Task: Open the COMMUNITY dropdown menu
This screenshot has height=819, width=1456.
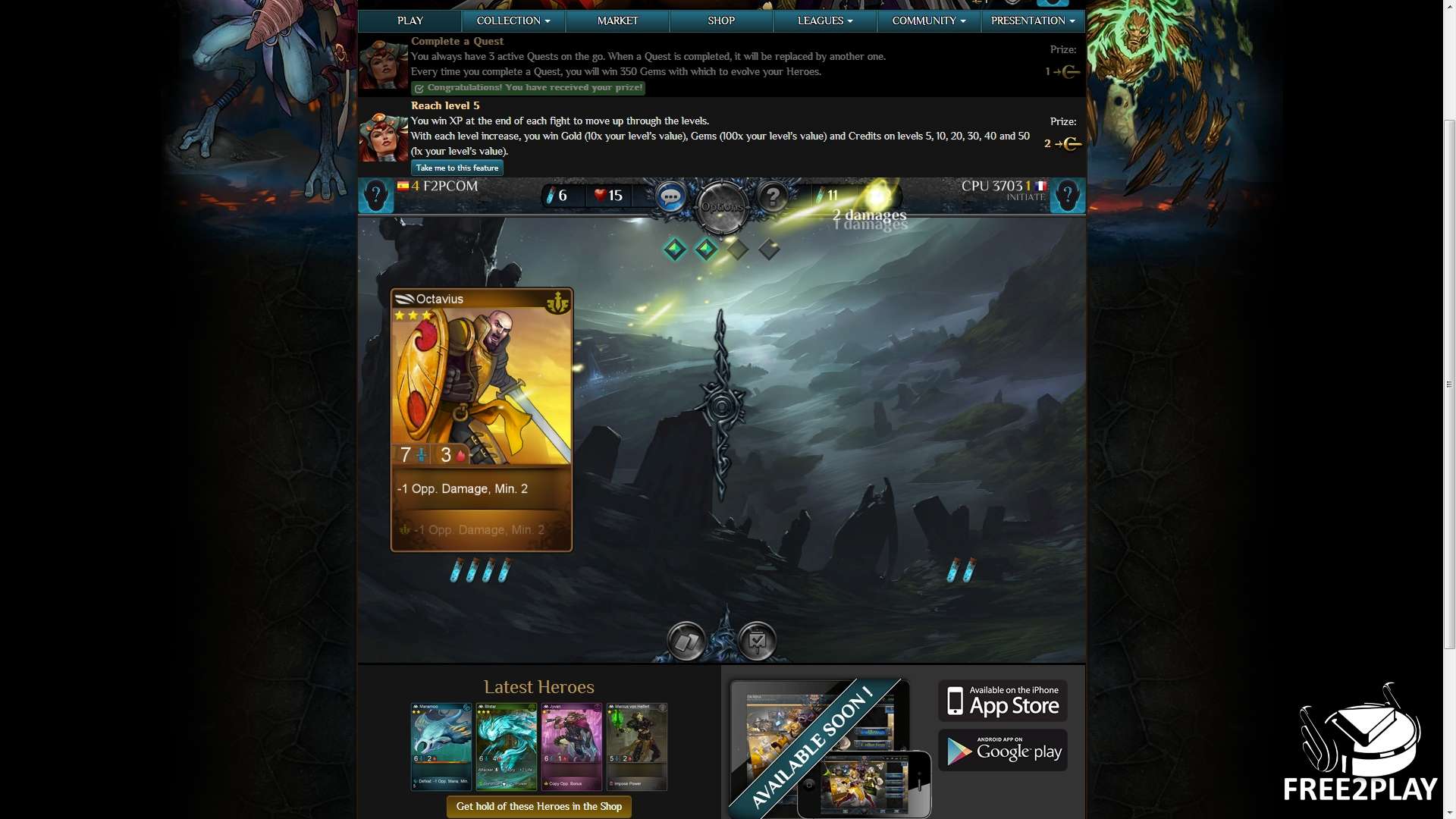Action: coord(929,21)
